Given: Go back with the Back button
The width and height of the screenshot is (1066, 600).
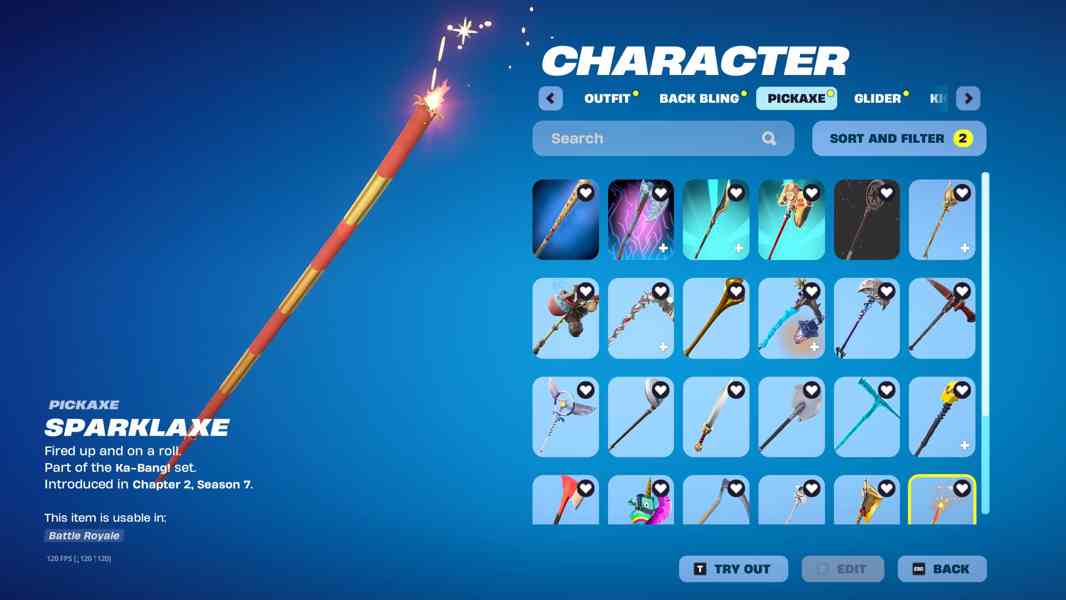Looking at the screenshot, I should click(941, 569).
